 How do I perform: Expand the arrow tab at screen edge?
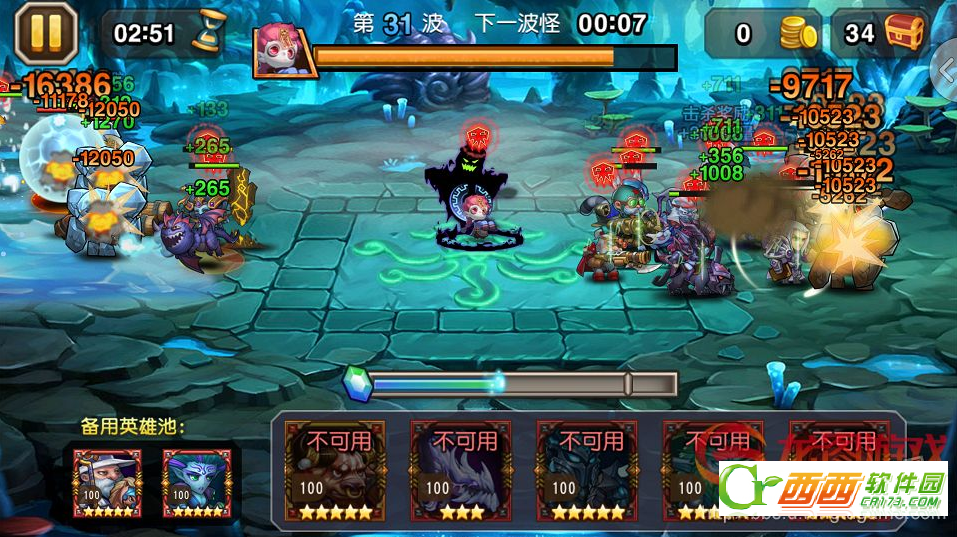[x=945, y=70]
